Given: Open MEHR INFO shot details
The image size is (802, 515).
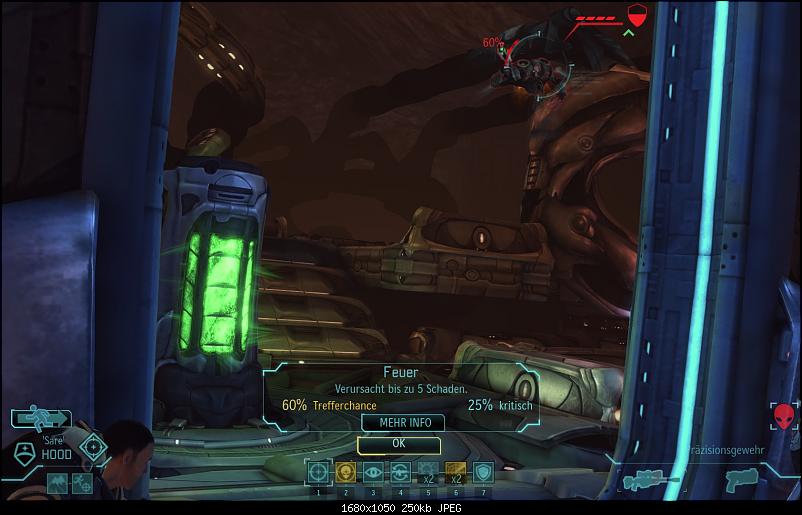Looking at the screenshot, I should (x=398, y=423).
